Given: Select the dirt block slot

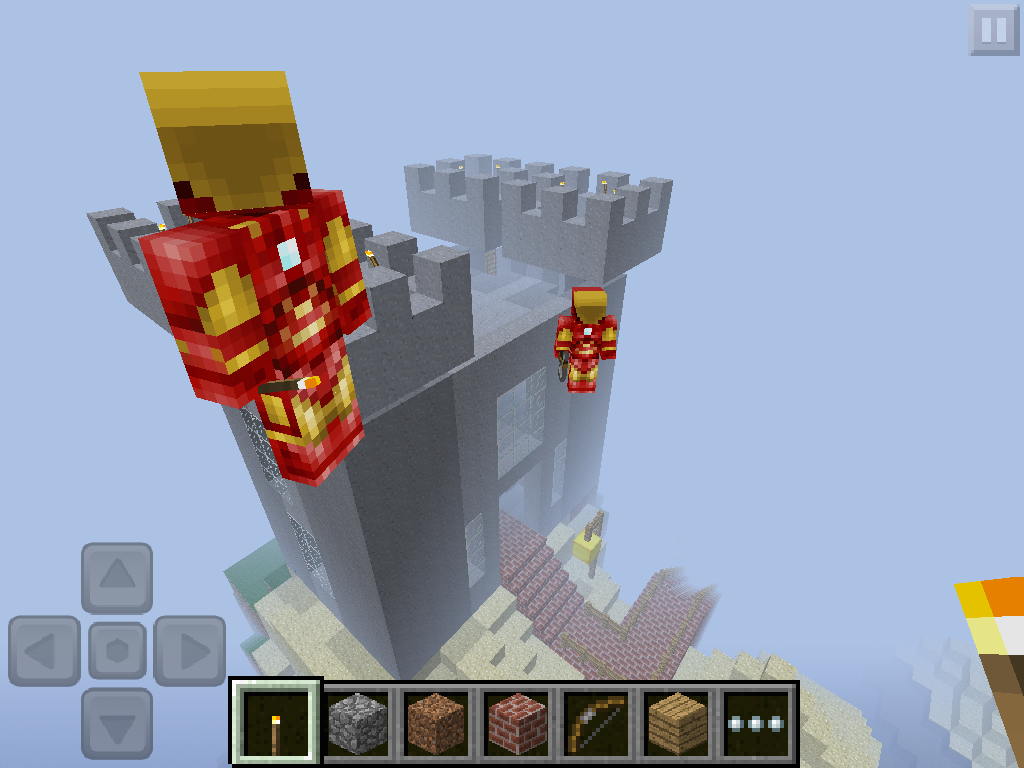Looking at the screenshot, I should 438,723.
